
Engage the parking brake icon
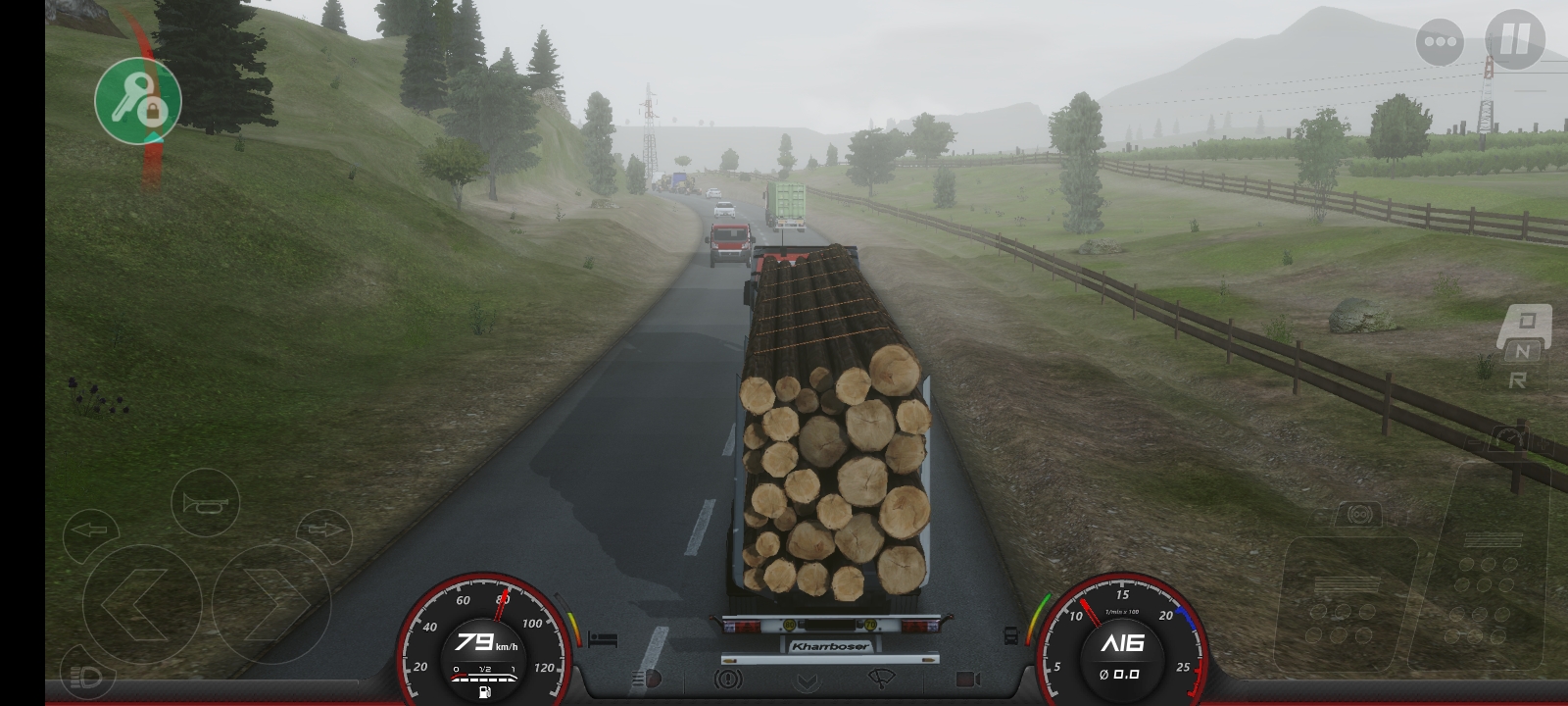[x=727, y=679]
